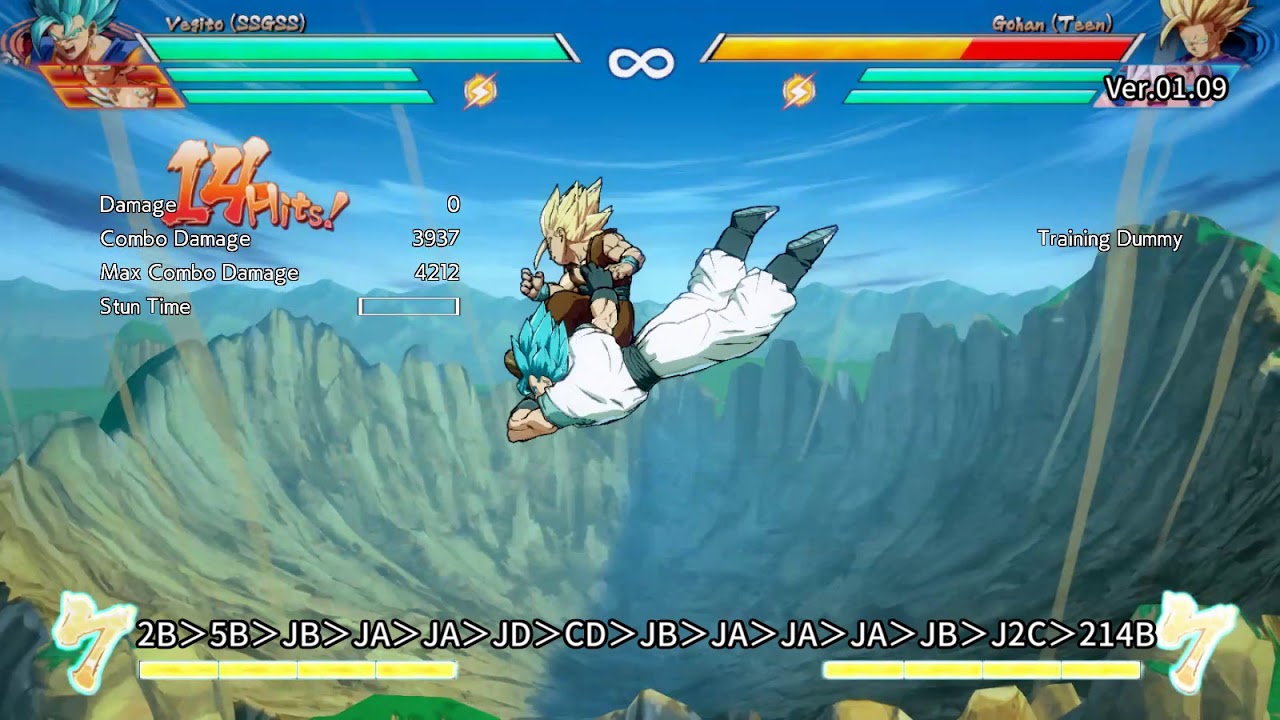The image size is (1280, 720).
Task: Click the Max Combo Damage value 4212
Action: (x=435, y=272)
